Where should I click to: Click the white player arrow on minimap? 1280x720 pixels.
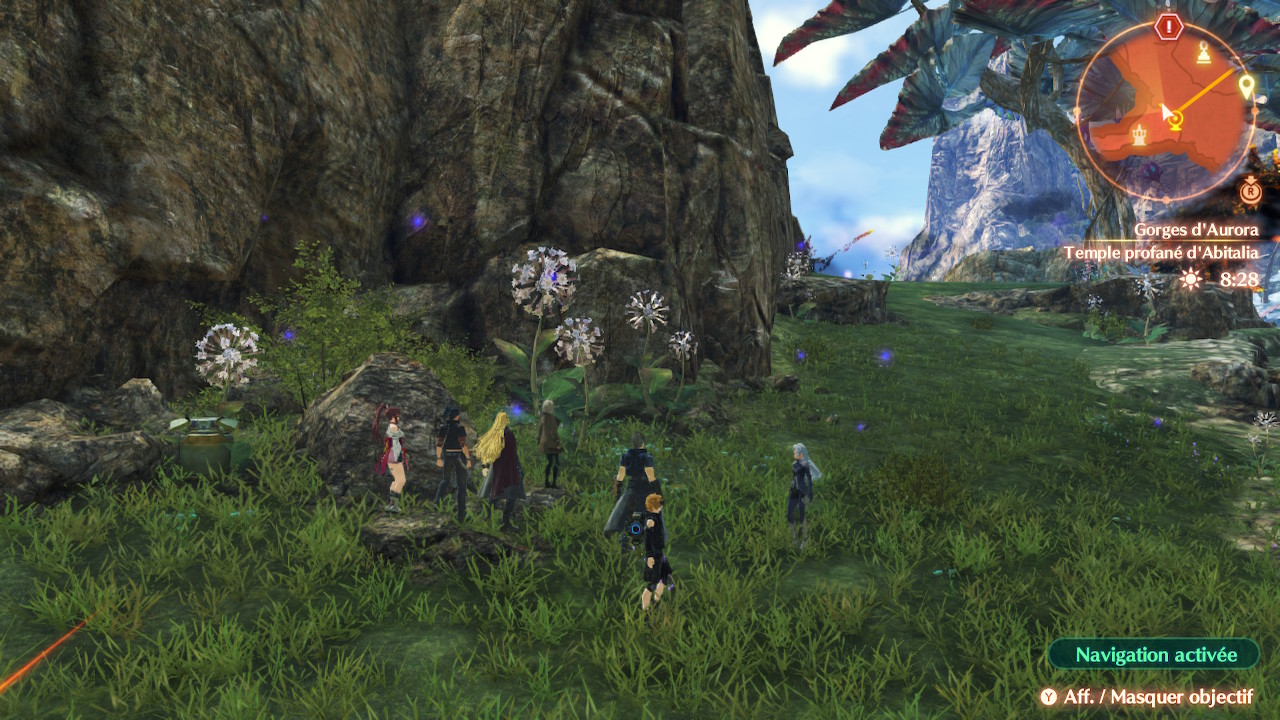coord(1166,112)
